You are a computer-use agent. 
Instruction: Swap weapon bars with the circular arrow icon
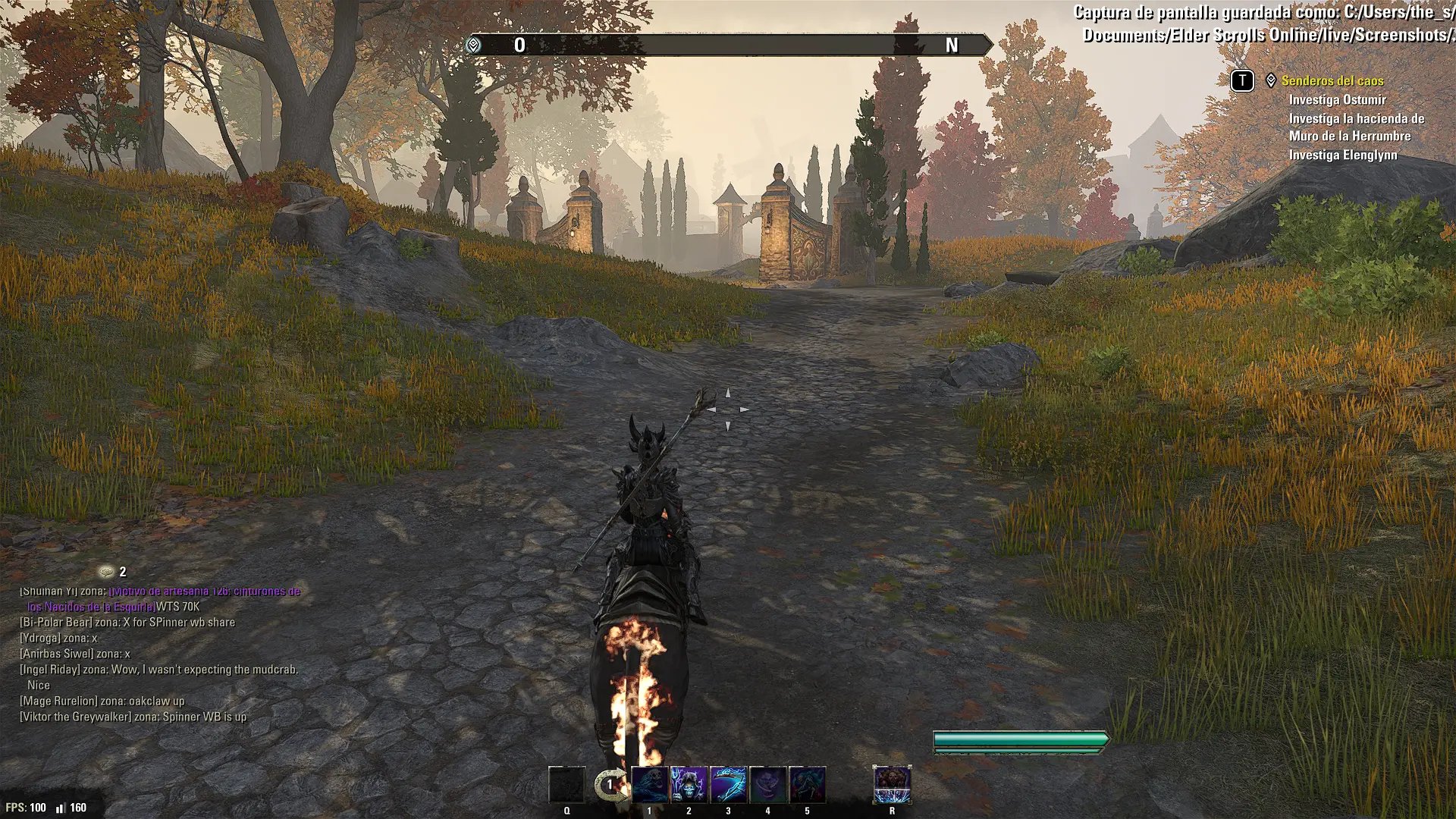click(610, 785)
